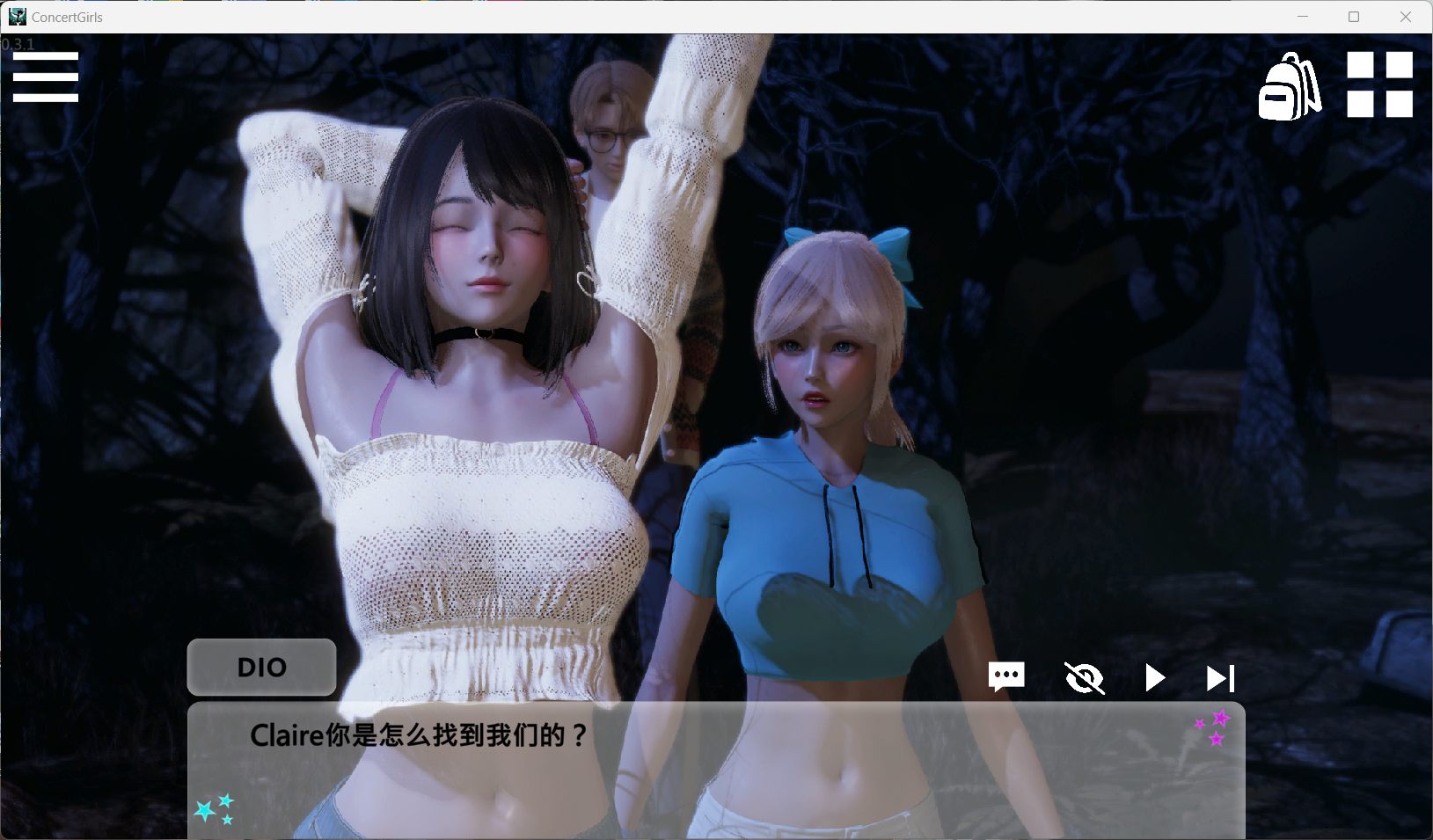Click the pink star sparkles in dialogue corner

point(1213,725)
